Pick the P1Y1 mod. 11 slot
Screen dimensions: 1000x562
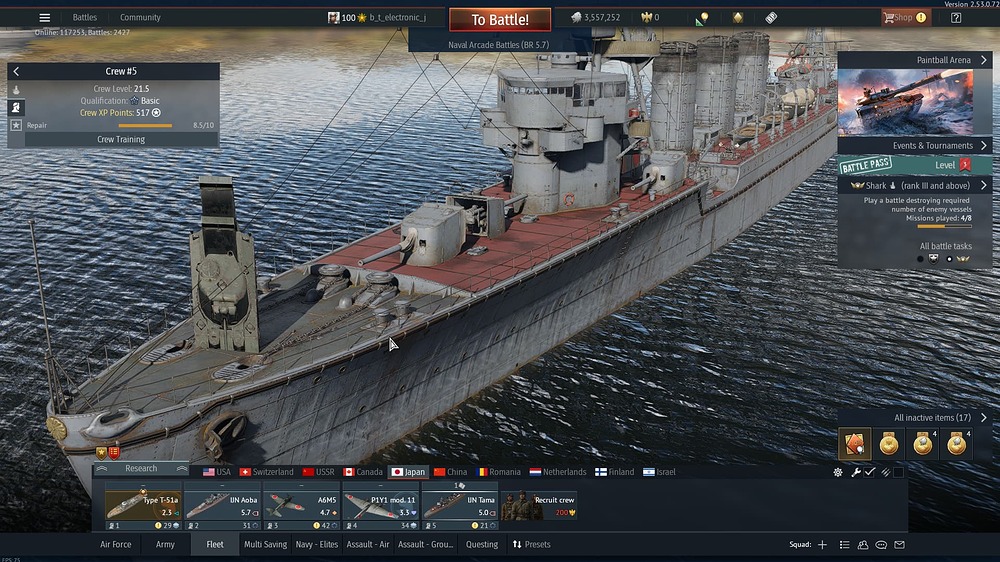[x=381, y=506]
